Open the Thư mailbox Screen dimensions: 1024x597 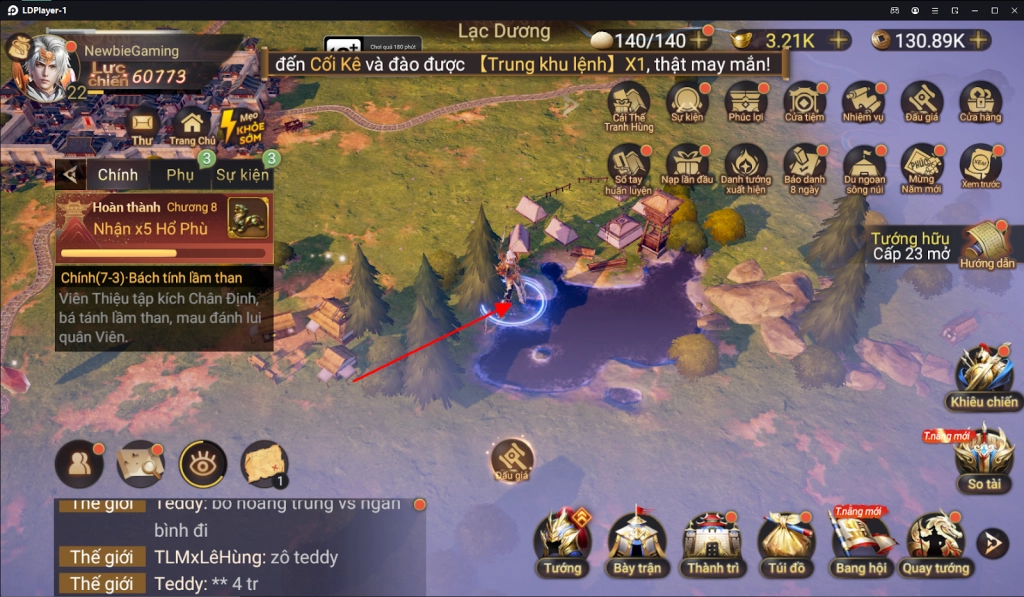(142, 125)
